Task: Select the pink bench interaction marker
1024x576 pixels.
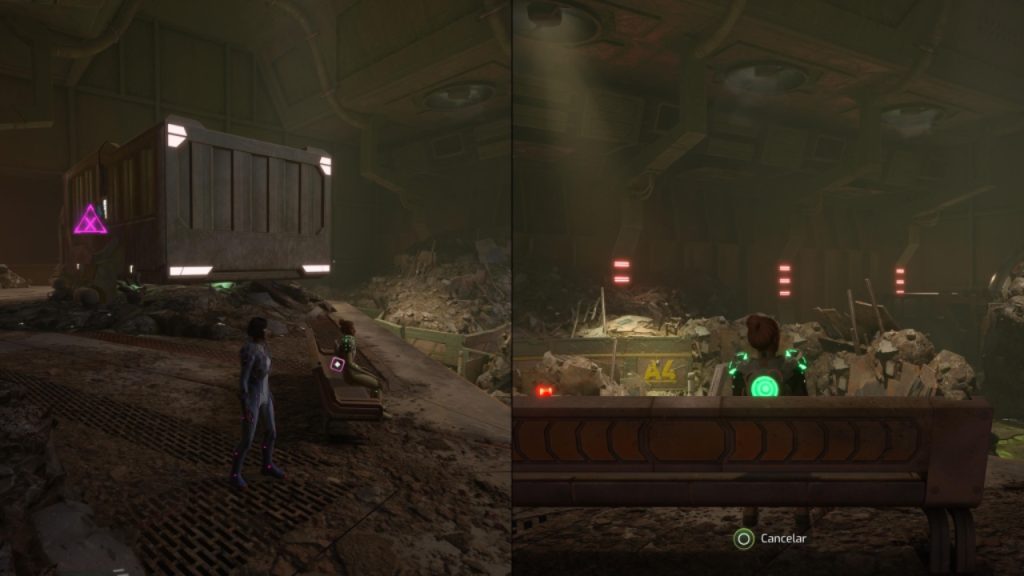Action: click(x=338, y=365)
